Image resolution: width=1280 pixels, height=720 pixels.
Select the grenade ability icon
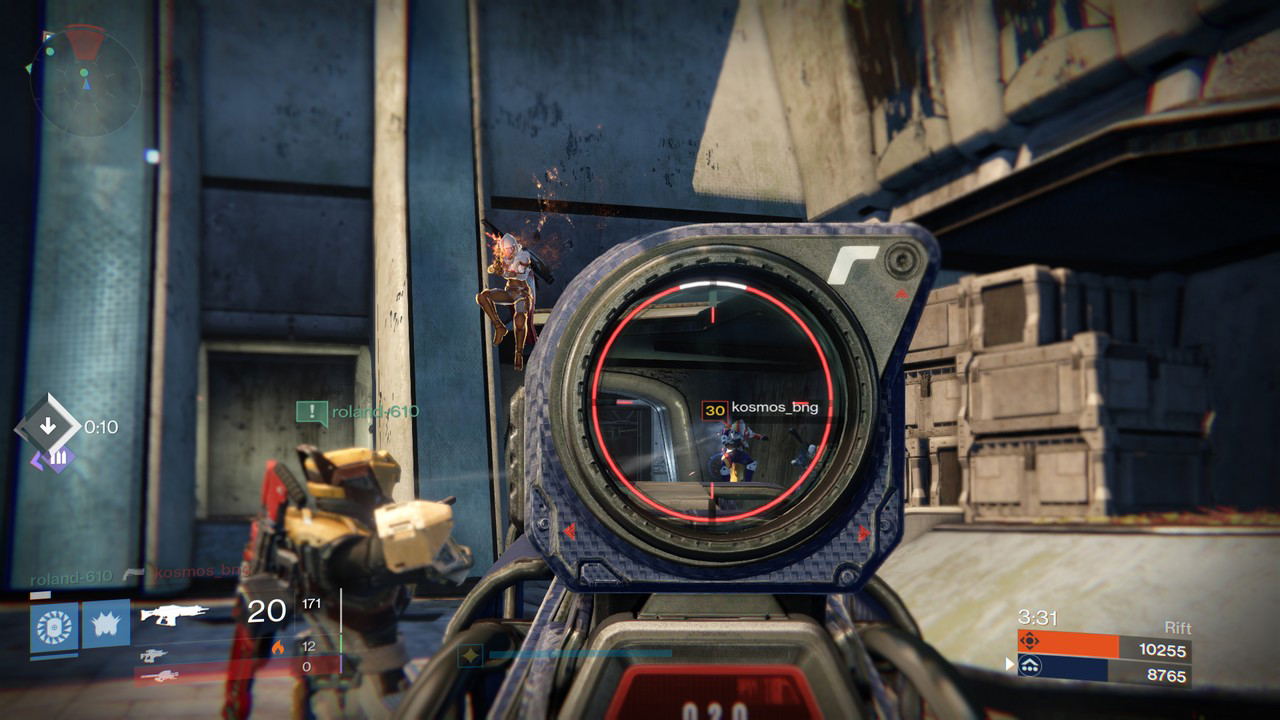(x=53, y=625)
